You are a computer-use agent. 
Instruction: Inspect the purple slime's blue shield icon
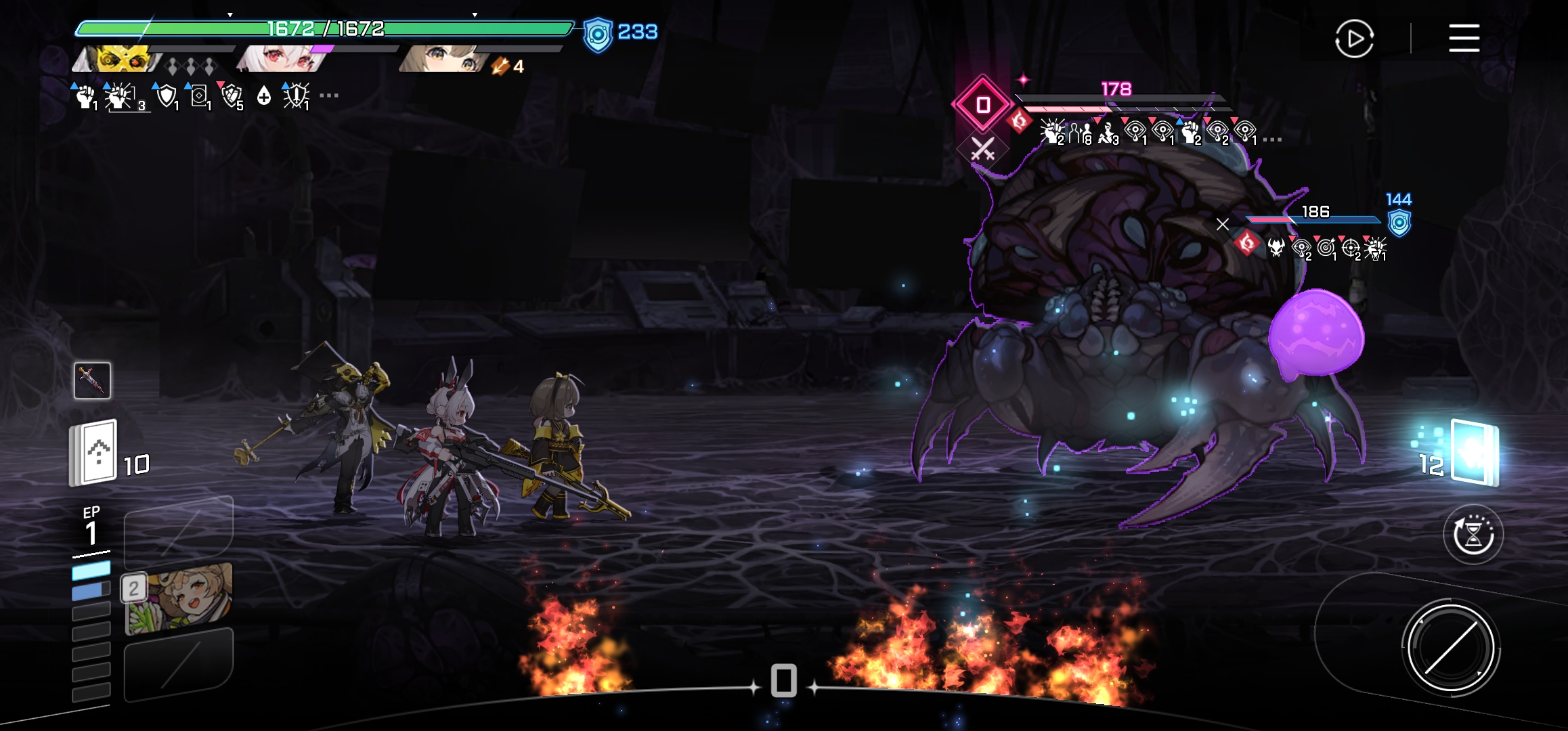(x=1399, y=223)
